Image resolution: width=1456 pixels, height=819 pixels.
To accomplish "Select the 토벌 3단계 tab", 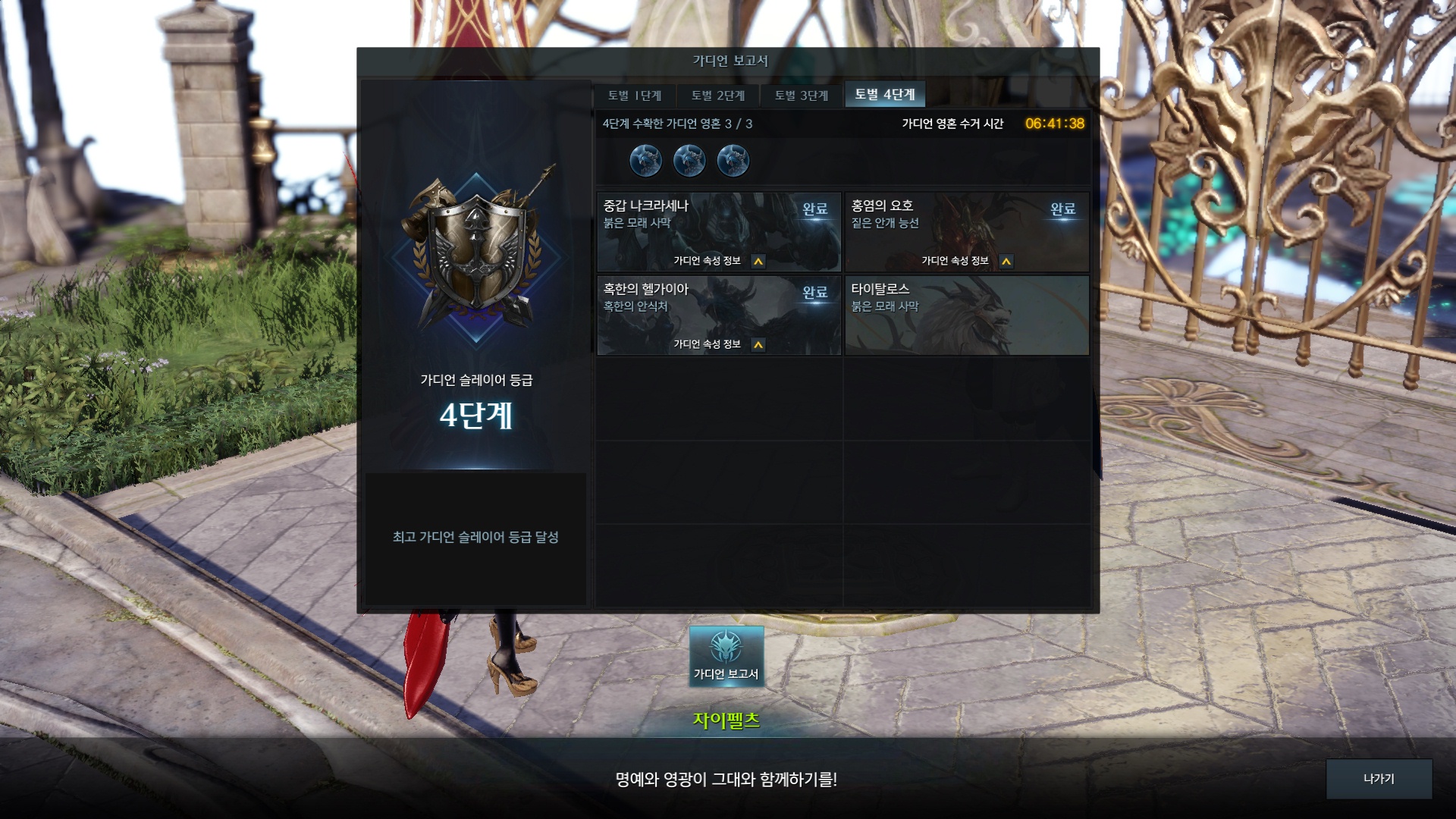I will click(802, 96).
